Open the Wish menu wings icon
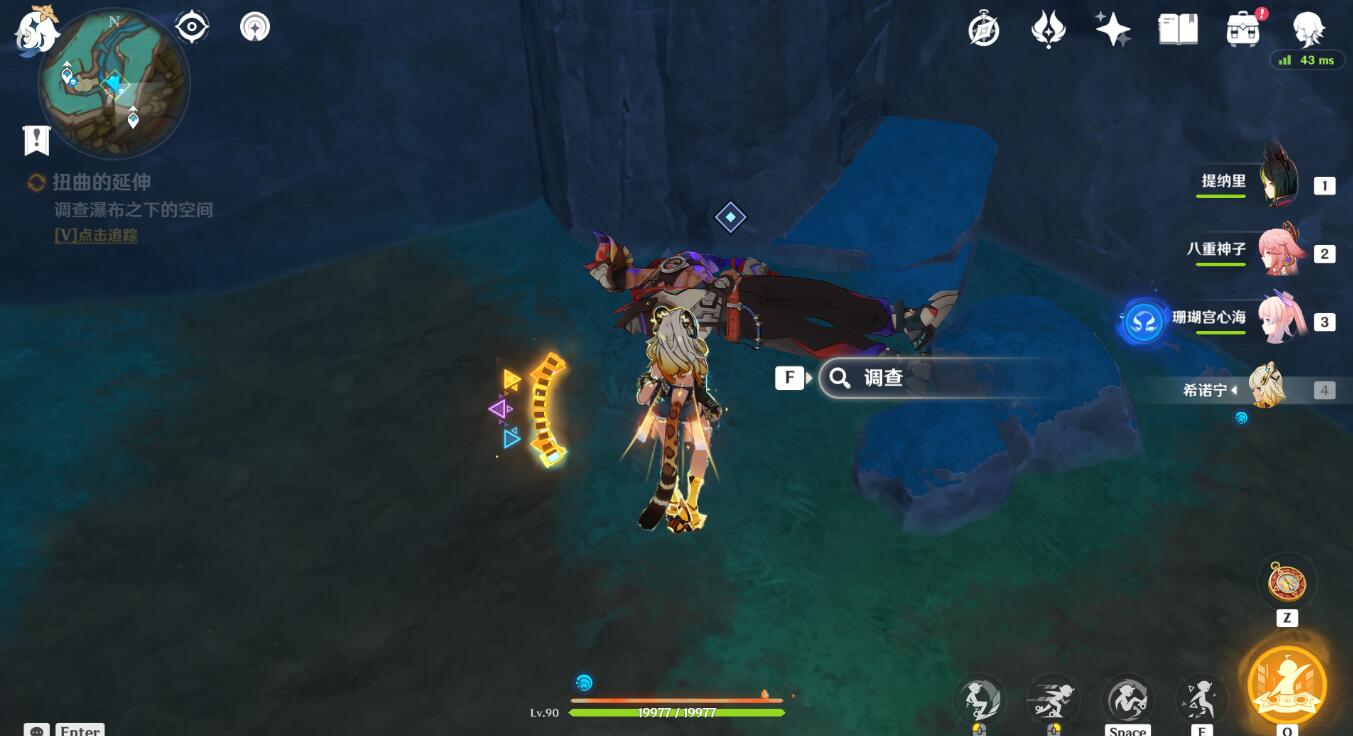This screenshot has height=736, width=1353. (1048, 28)
